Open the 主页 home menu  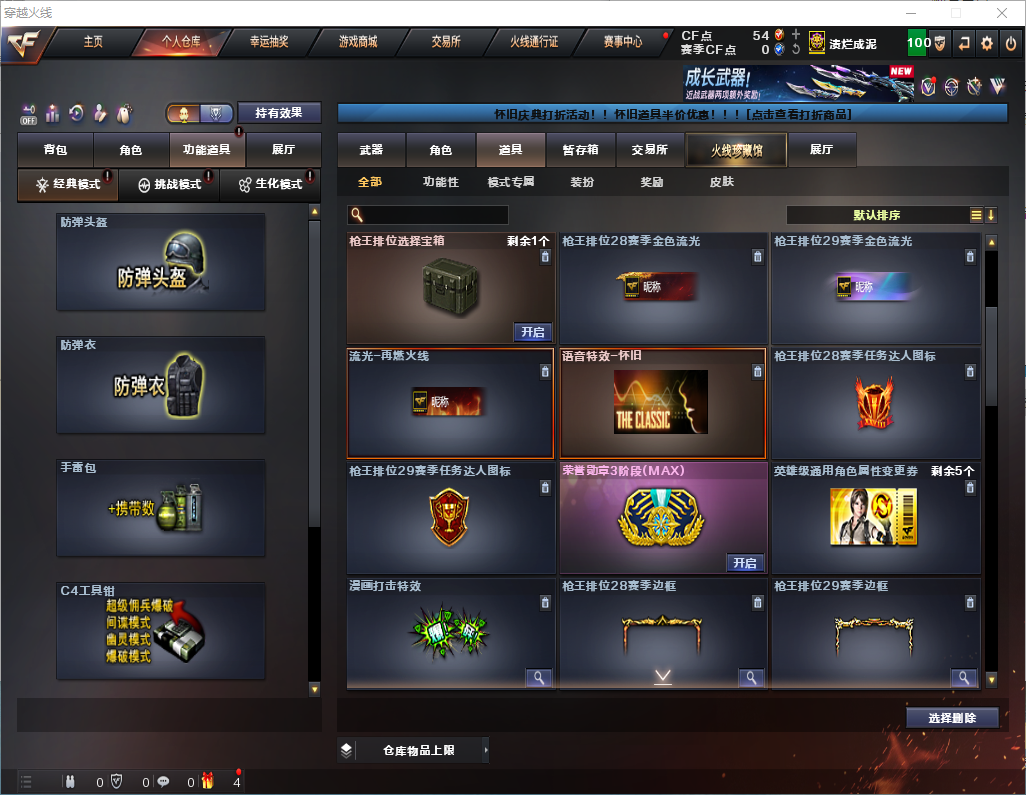coord(93,42)
